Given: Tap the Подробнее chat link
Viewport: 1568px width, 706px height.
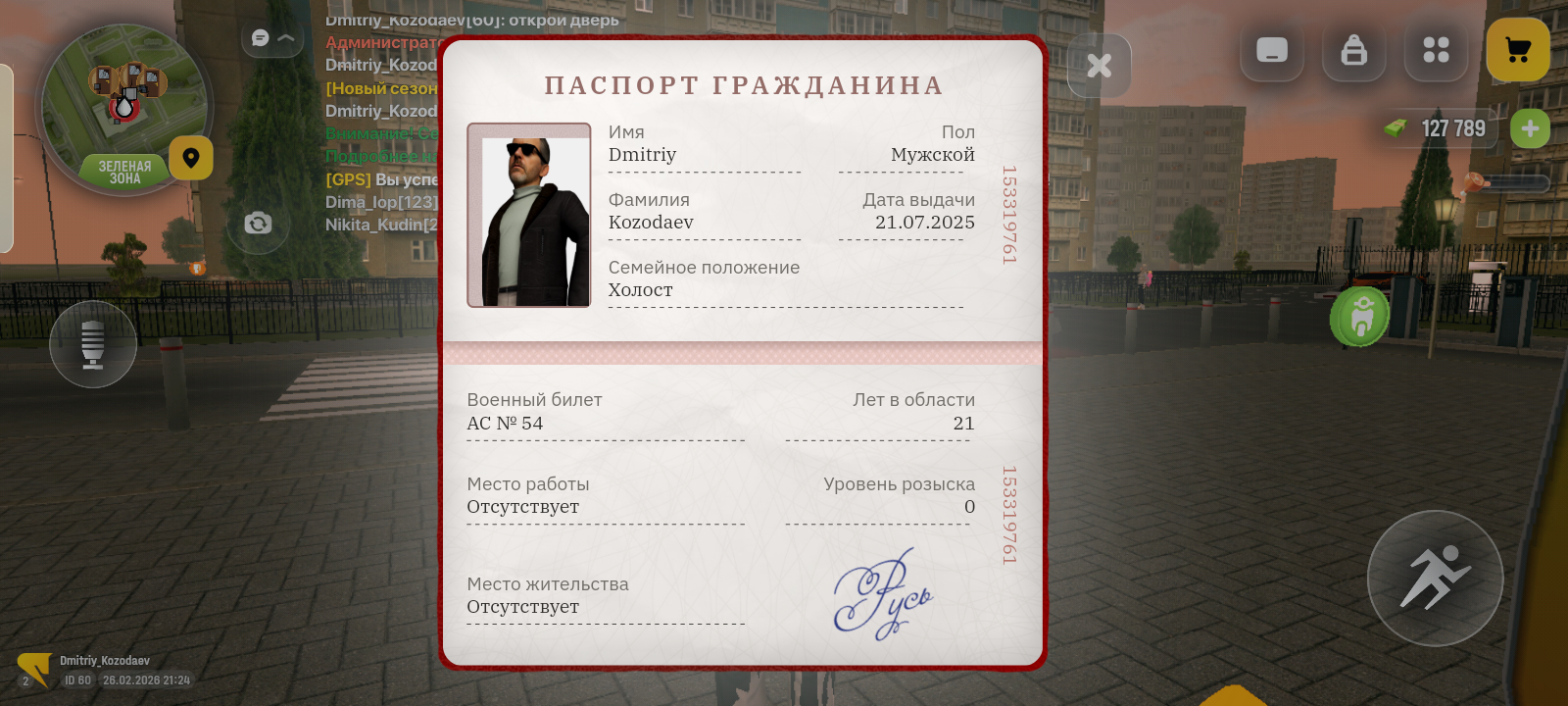Looking at the screenshot, I should 379,157.
